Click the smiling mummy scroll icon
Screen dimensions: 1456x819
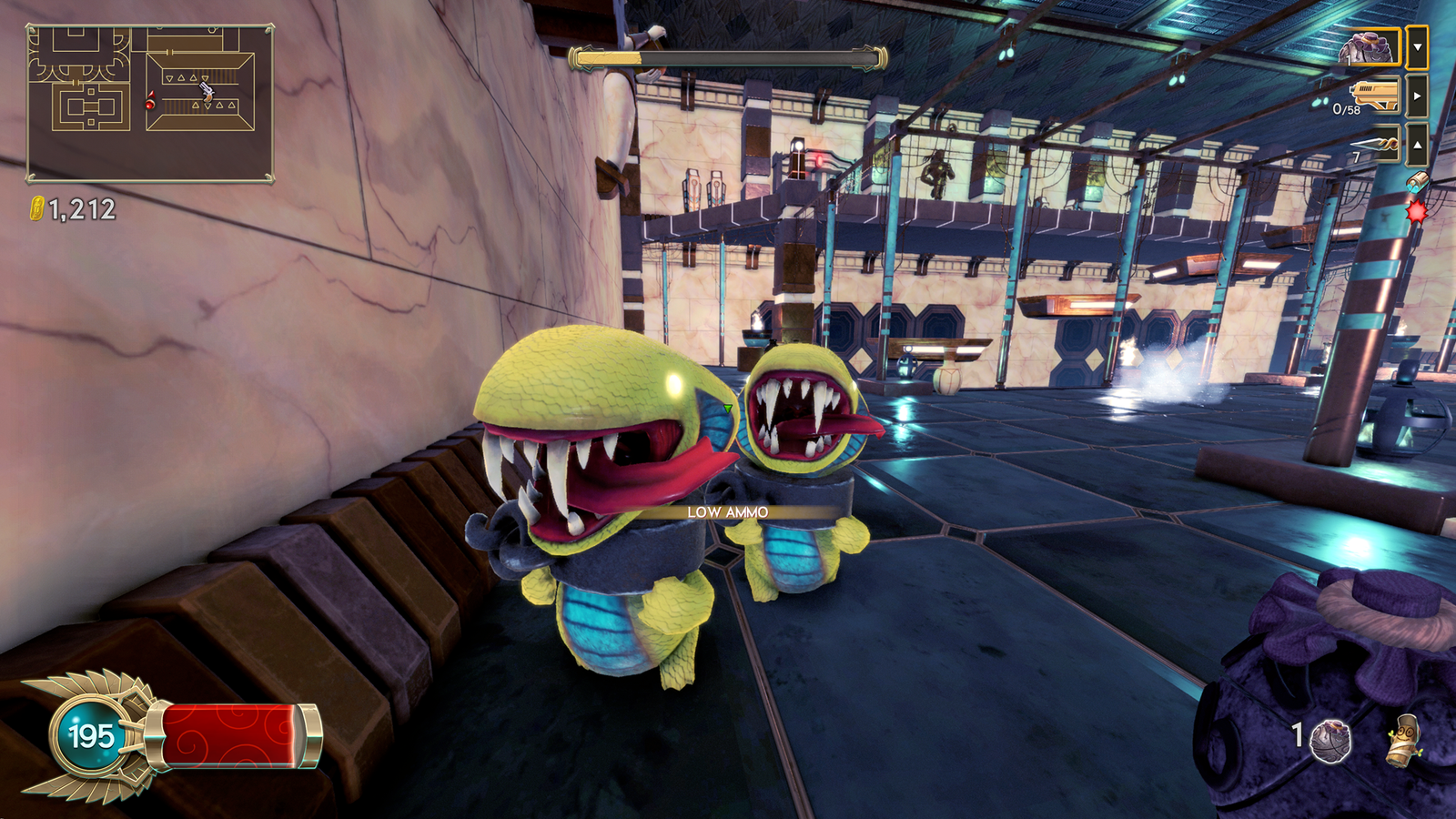1404,739
